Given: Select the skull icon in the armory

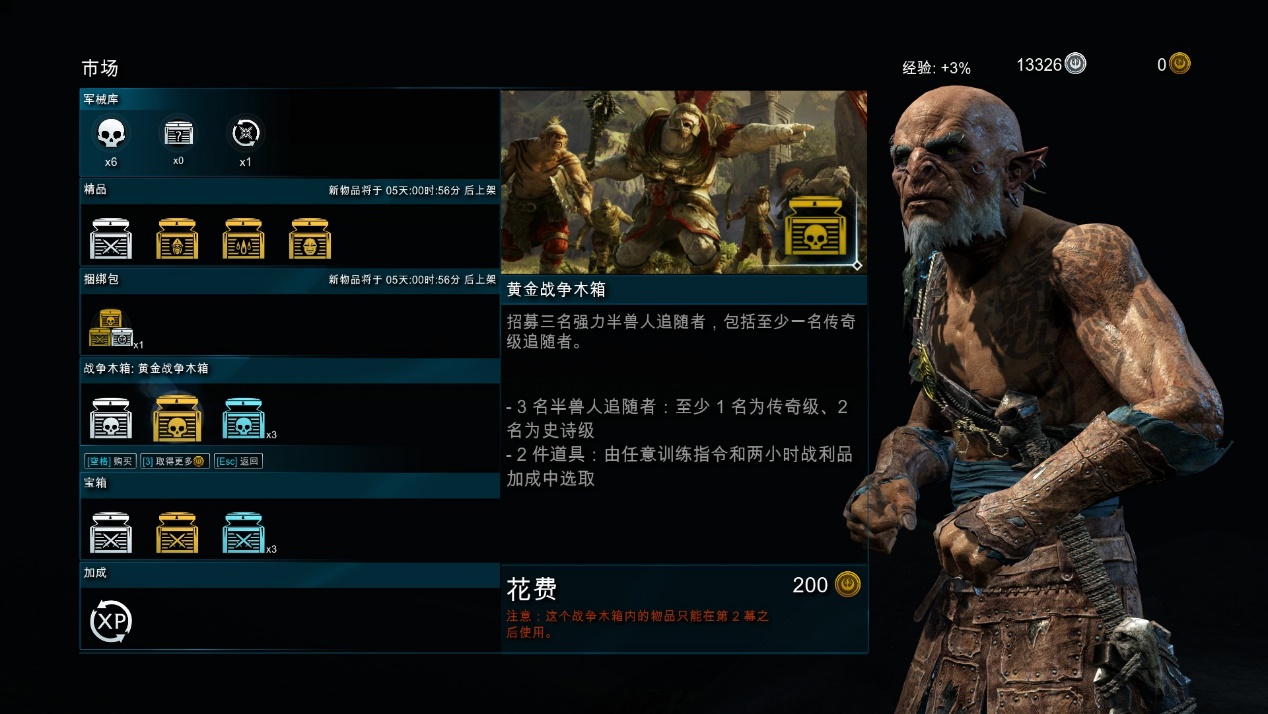Looking at the screenshot, I should [x=111, y=134].
